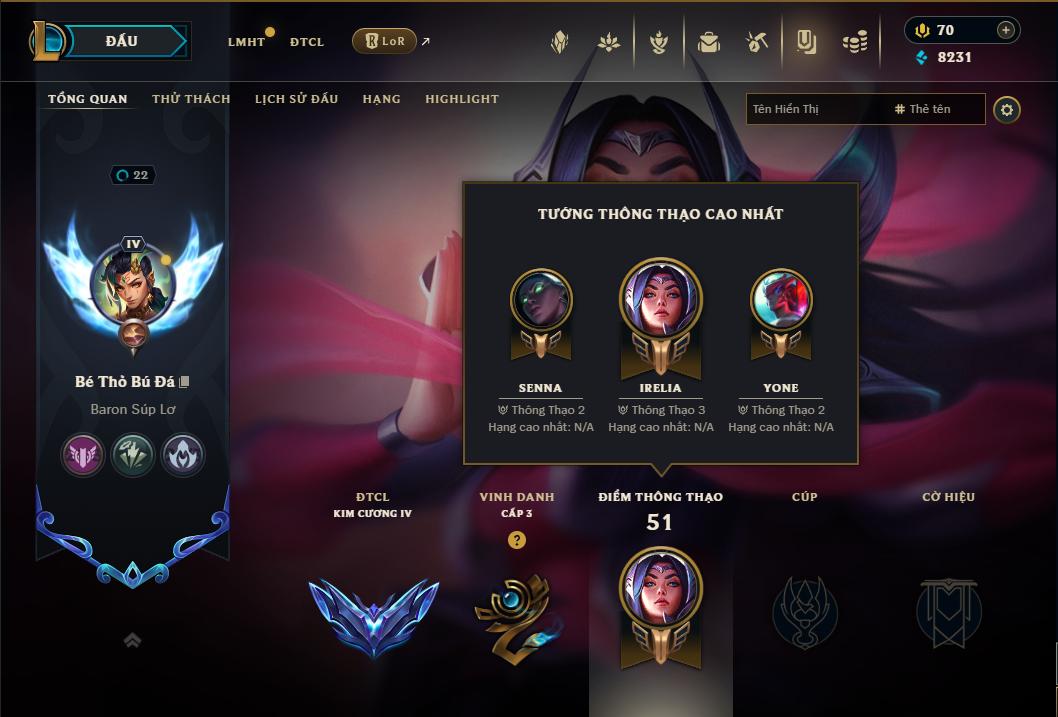Open the THỬ THÁCH tab
The image size is (1058, 717).
(191, 99)
